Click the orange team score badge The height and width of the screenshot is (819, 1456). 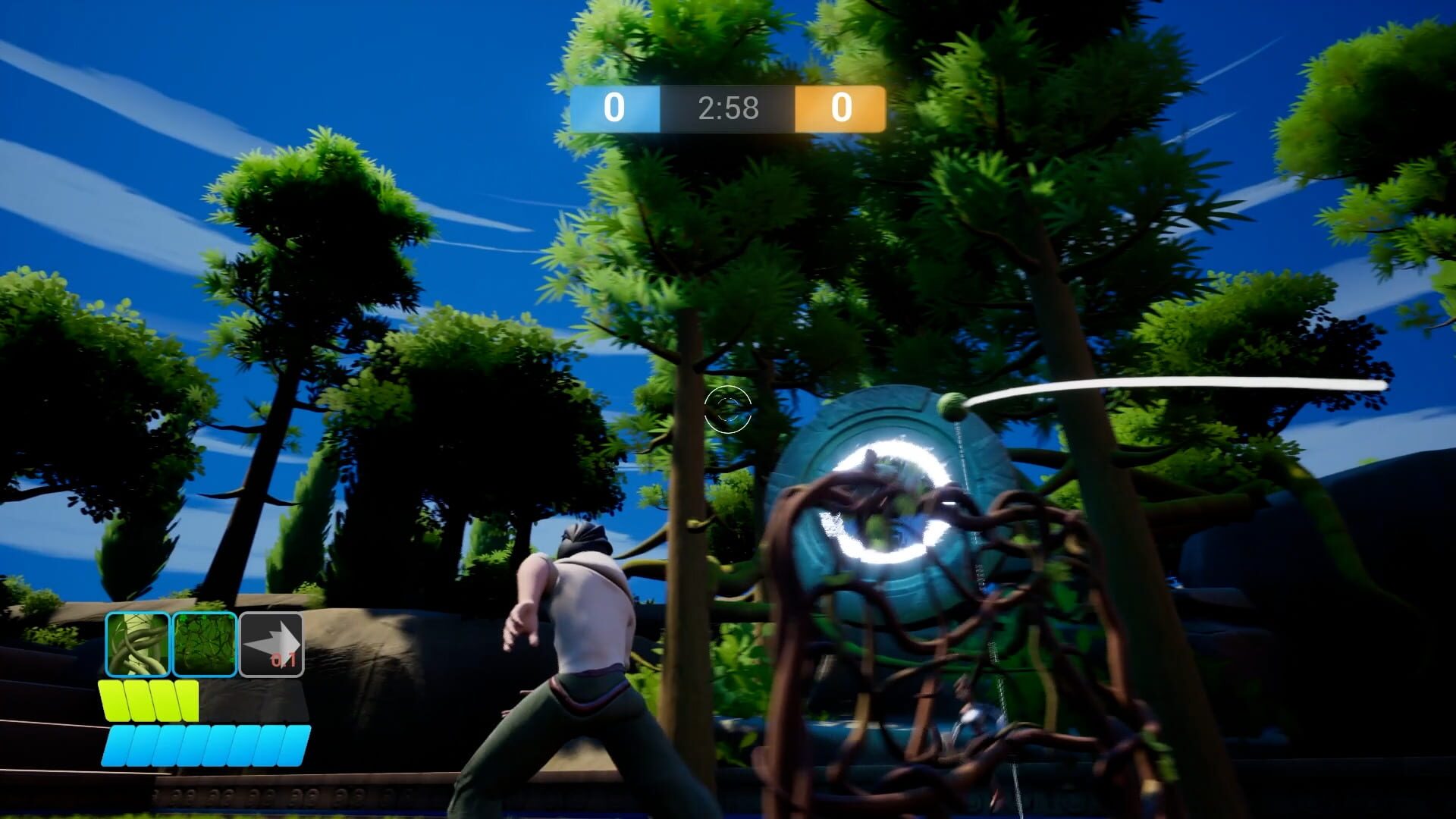pos(840,109)
